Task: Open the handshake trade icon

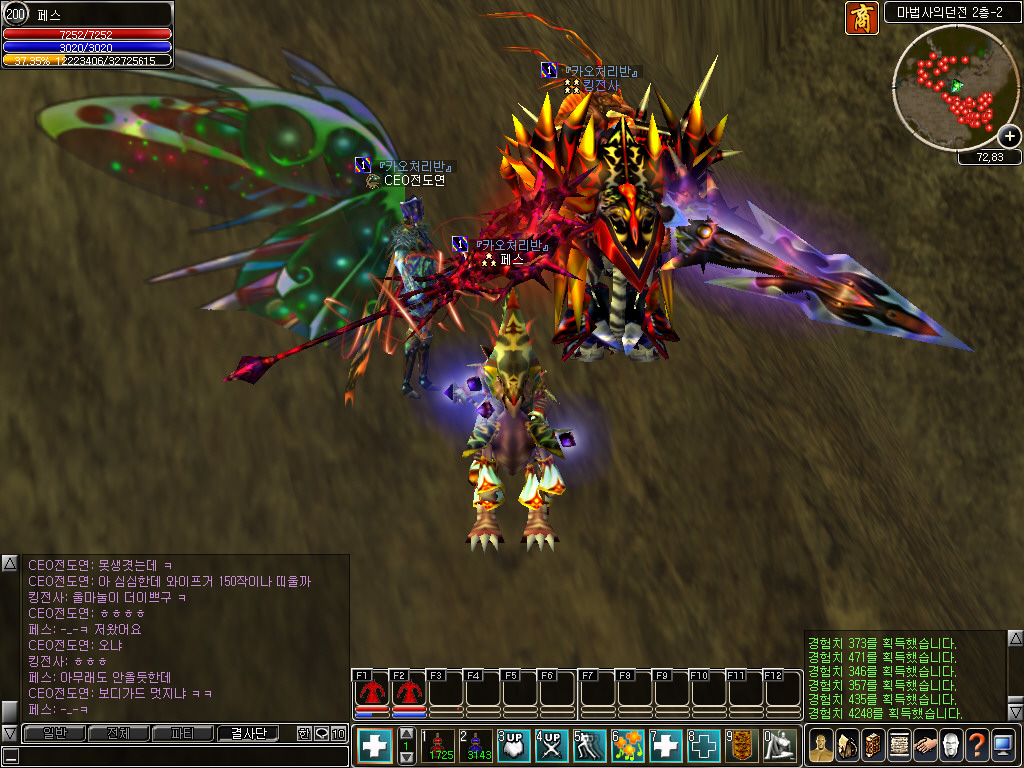Action: (925, 746)
